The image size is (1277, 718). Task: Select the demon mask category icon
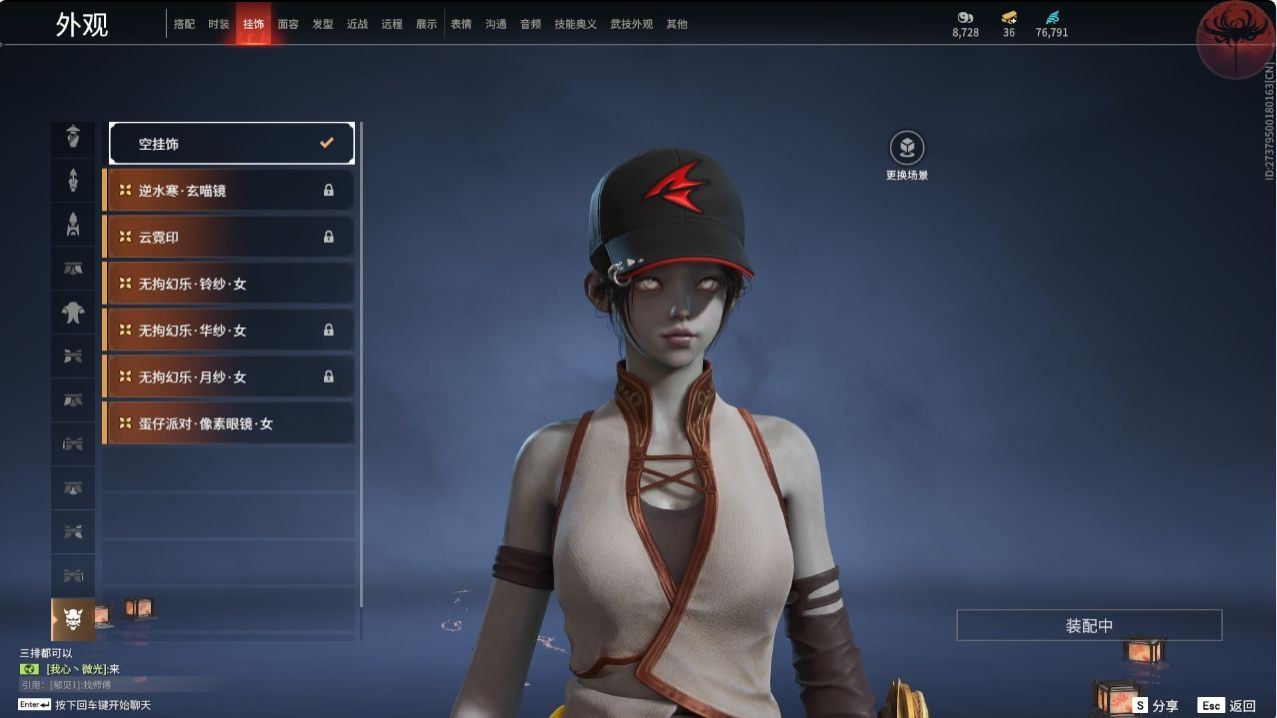tap(73, 619)
